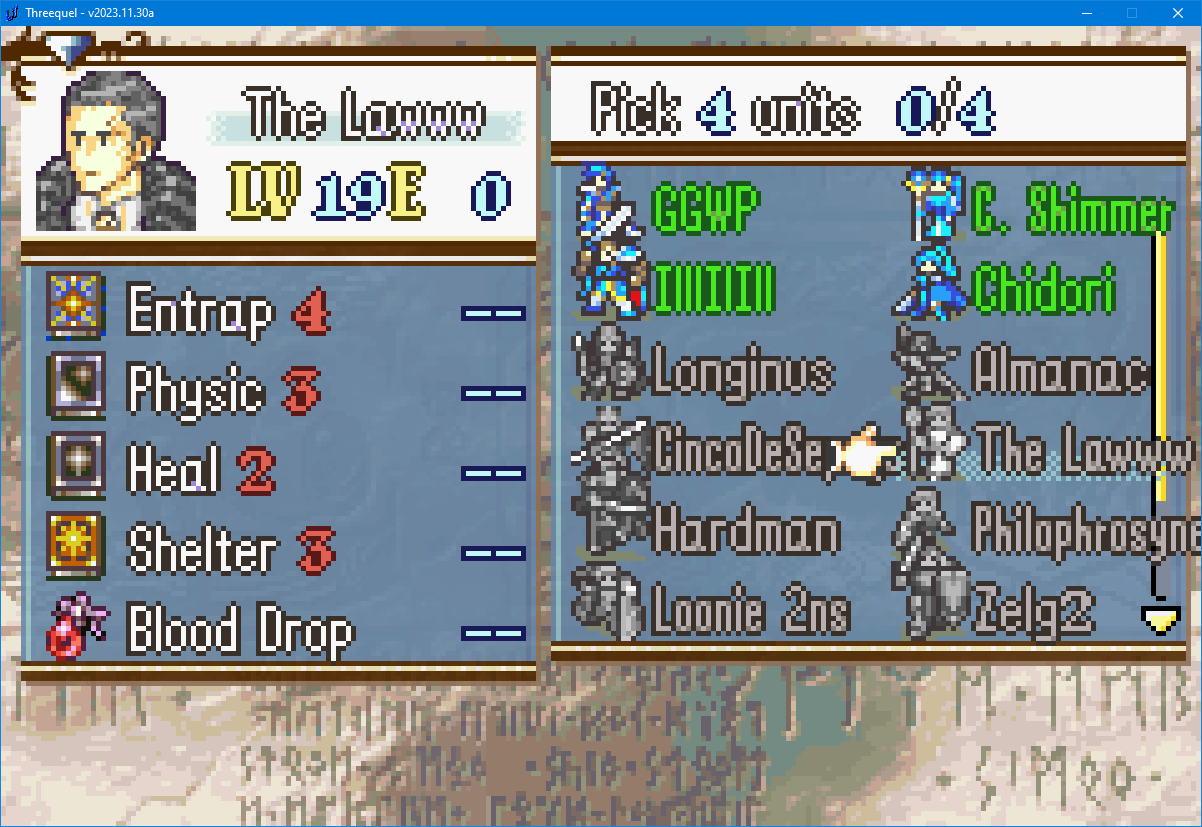Choose Longinus from the roster
The width and height of the screenshot is (1202, 827).
coord(741,372)
